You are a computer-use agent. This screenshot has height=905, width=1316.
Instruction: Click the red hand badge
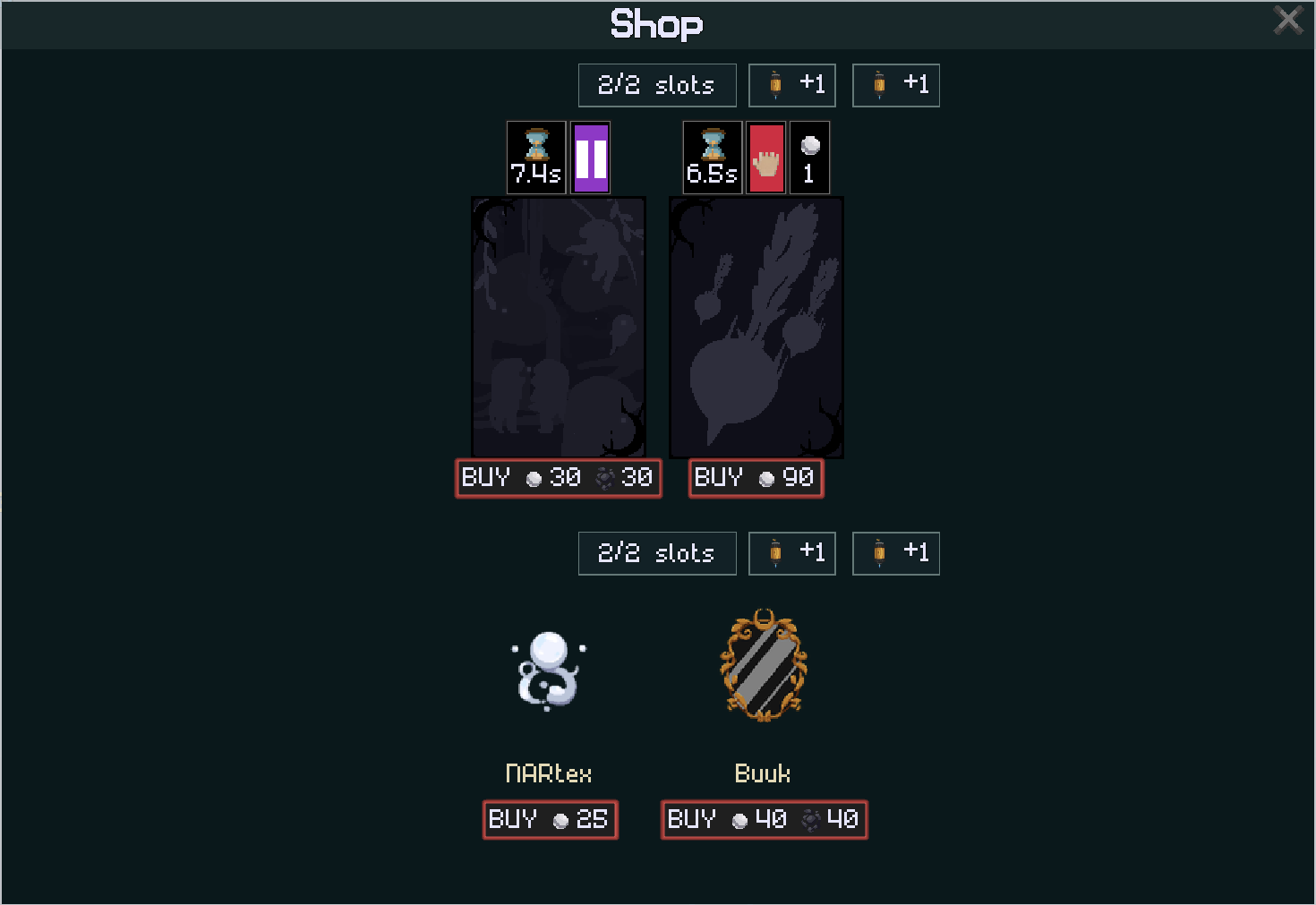click(x=765, y=157)
